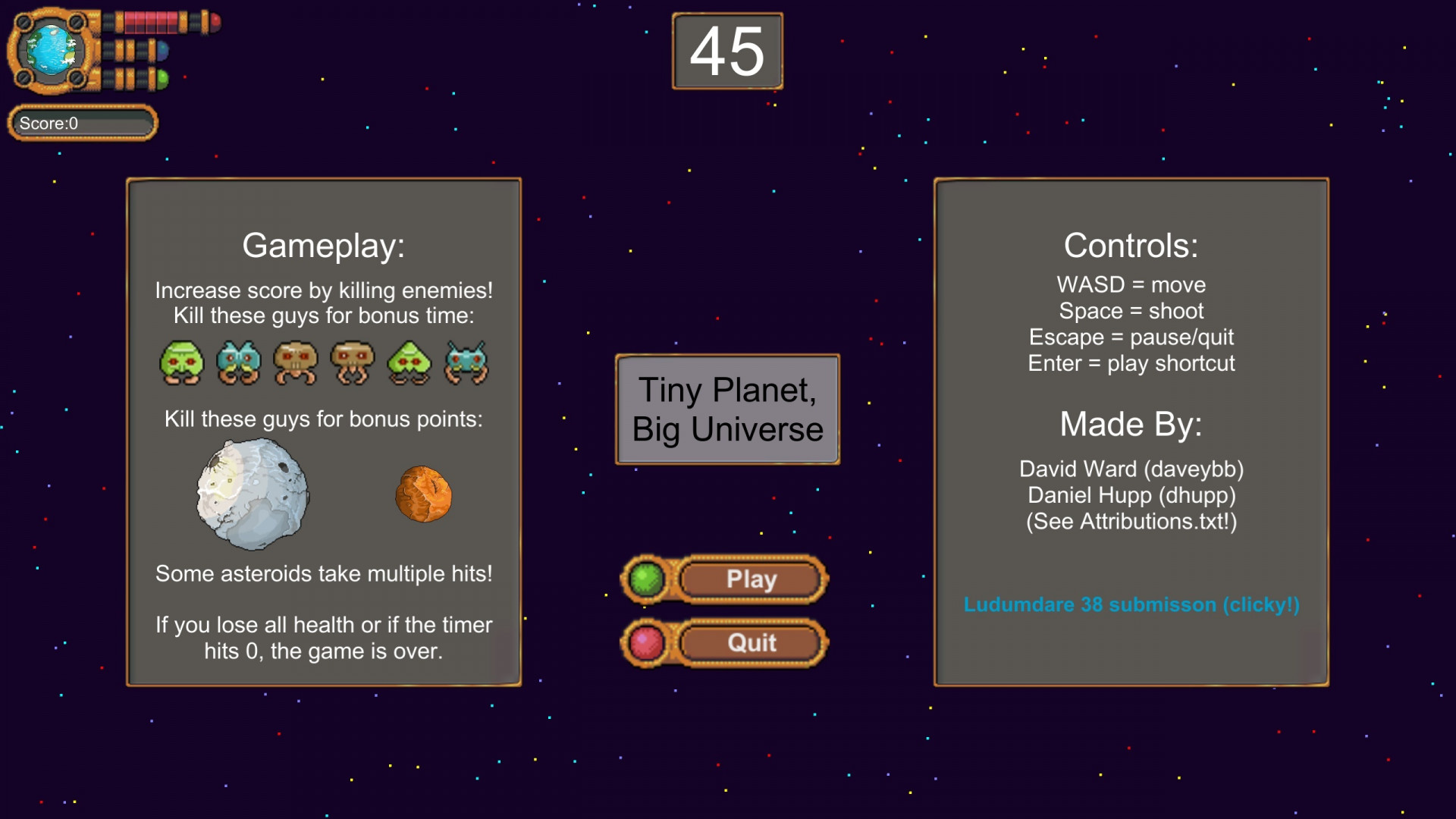Click the large grey bonus asteroid image
The image size is (1456, 819).
point(253,495)
